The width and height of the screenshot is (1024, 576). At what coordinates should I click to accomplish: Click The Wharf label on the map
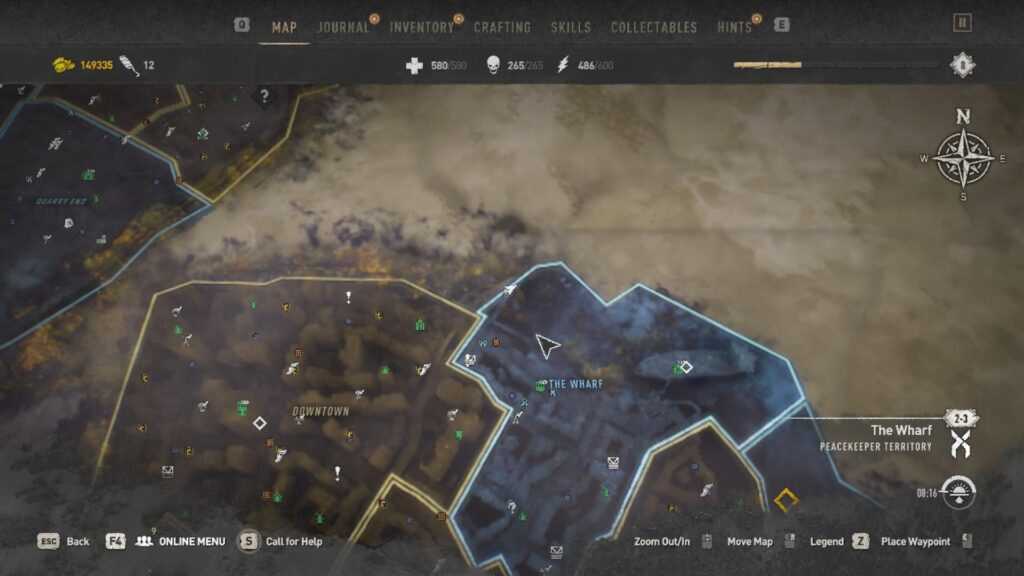(x=575, y=384)
